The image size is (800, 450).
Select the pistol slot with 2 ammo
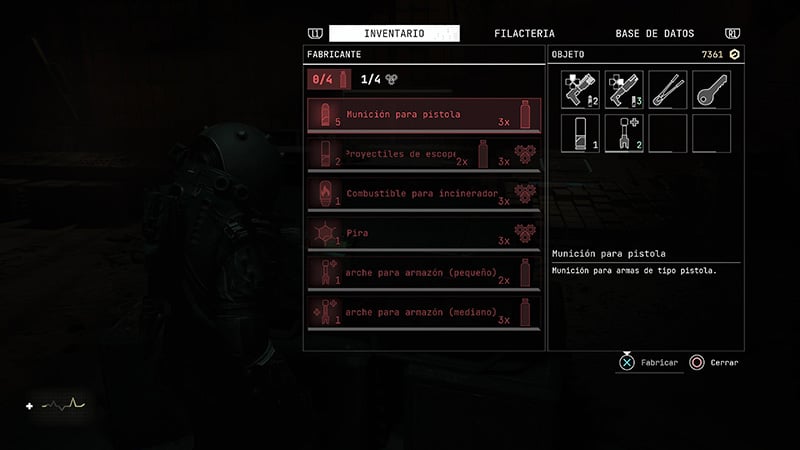tap(581, 90)
